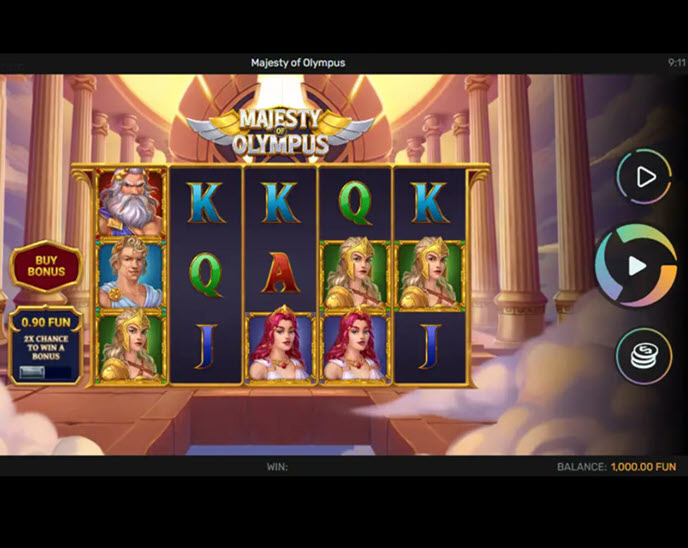Start autoplay with the small outlined play button
The height and width of the screenshot is (548, 688).
(643, 177)
